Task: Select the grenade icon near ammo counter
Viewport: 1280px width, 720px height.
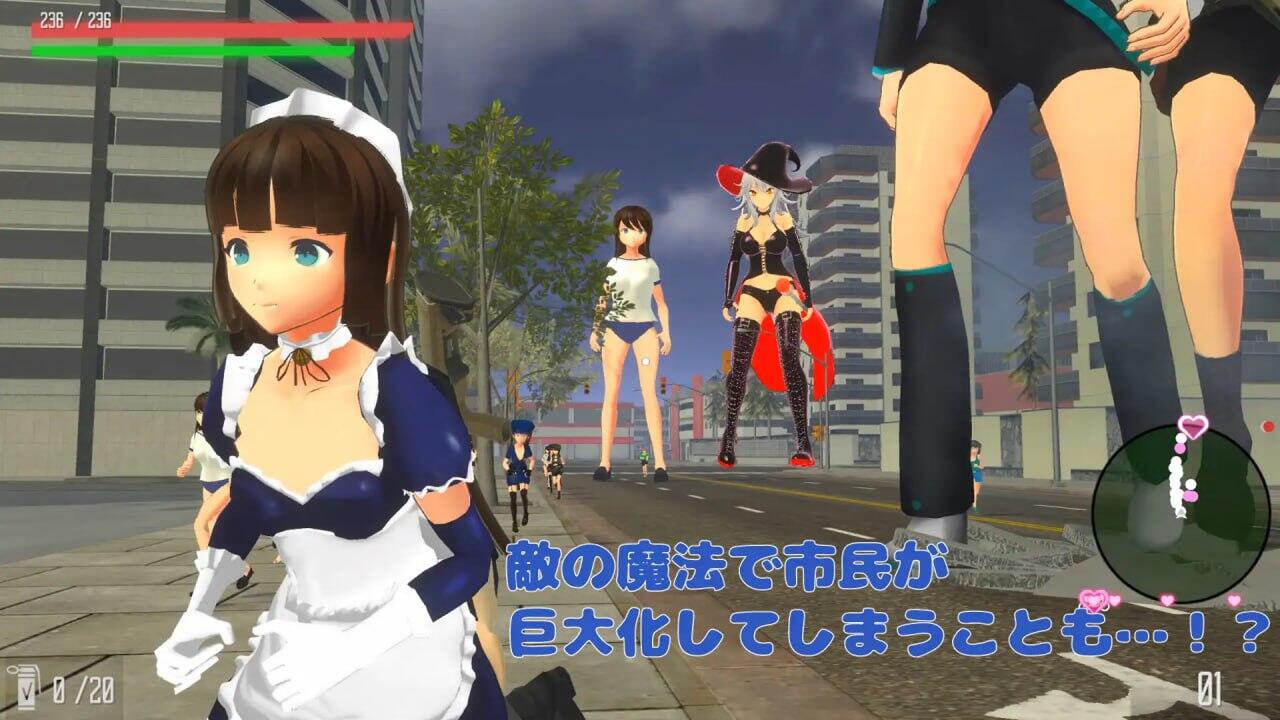Action: (x=27, y=687)
